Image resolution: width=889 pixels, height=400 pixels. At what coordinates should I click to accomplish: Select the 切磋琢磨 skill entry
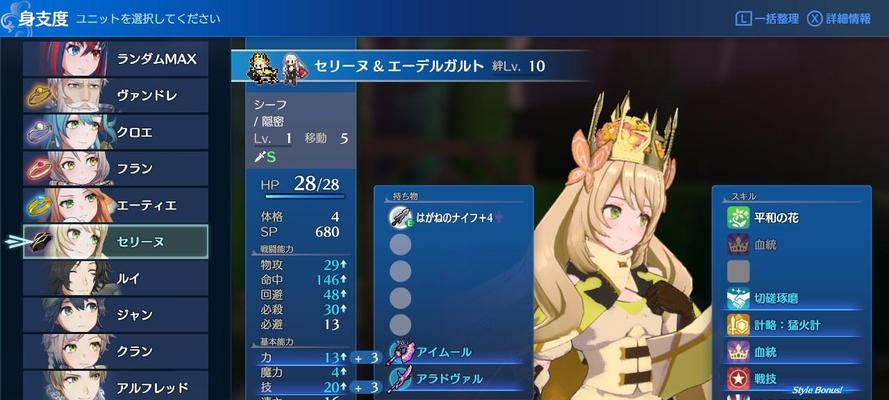click(790, 298)
